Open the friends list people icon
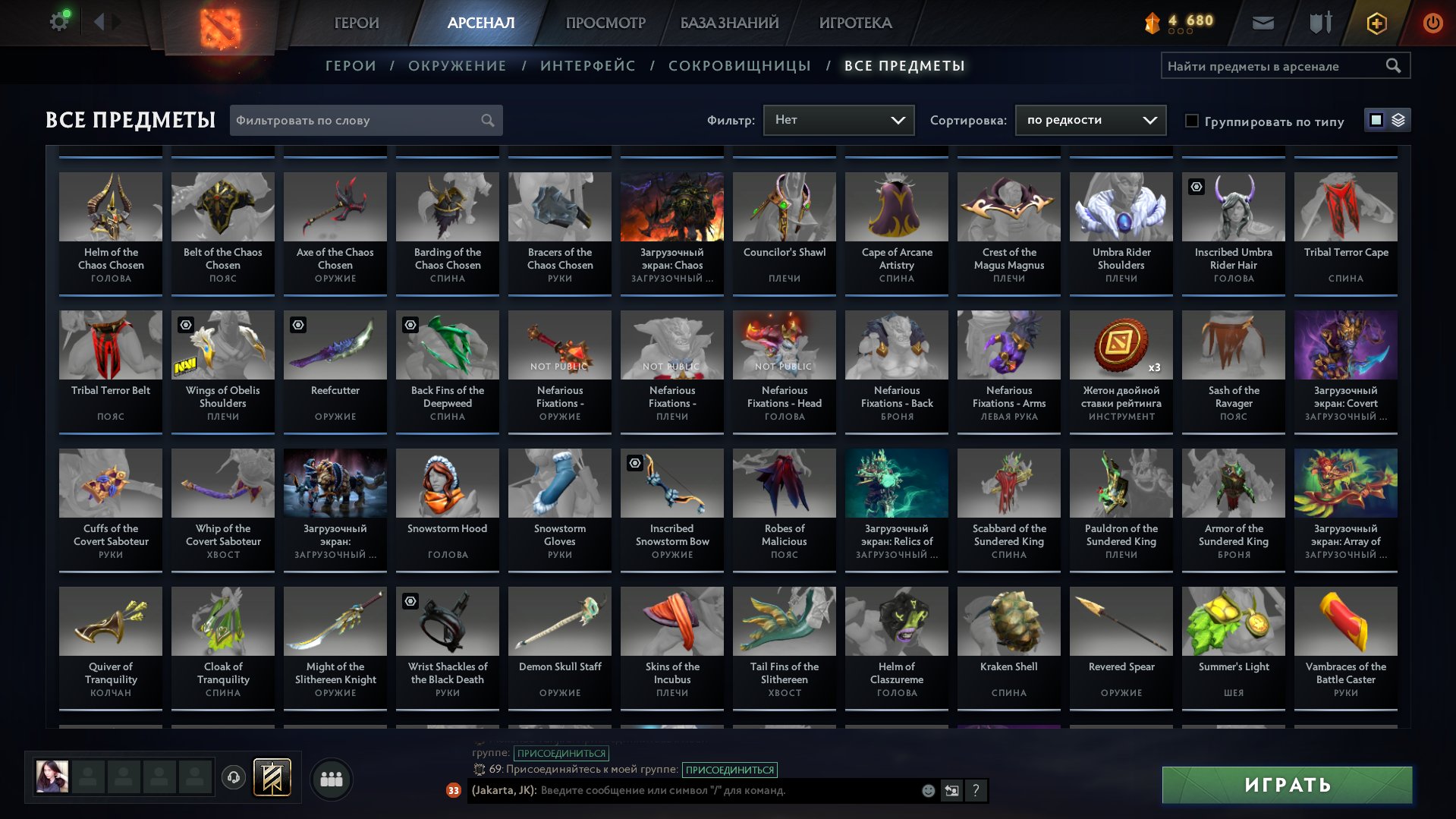The width and height of the screenshot is (1456, 819). coord(331,778)
